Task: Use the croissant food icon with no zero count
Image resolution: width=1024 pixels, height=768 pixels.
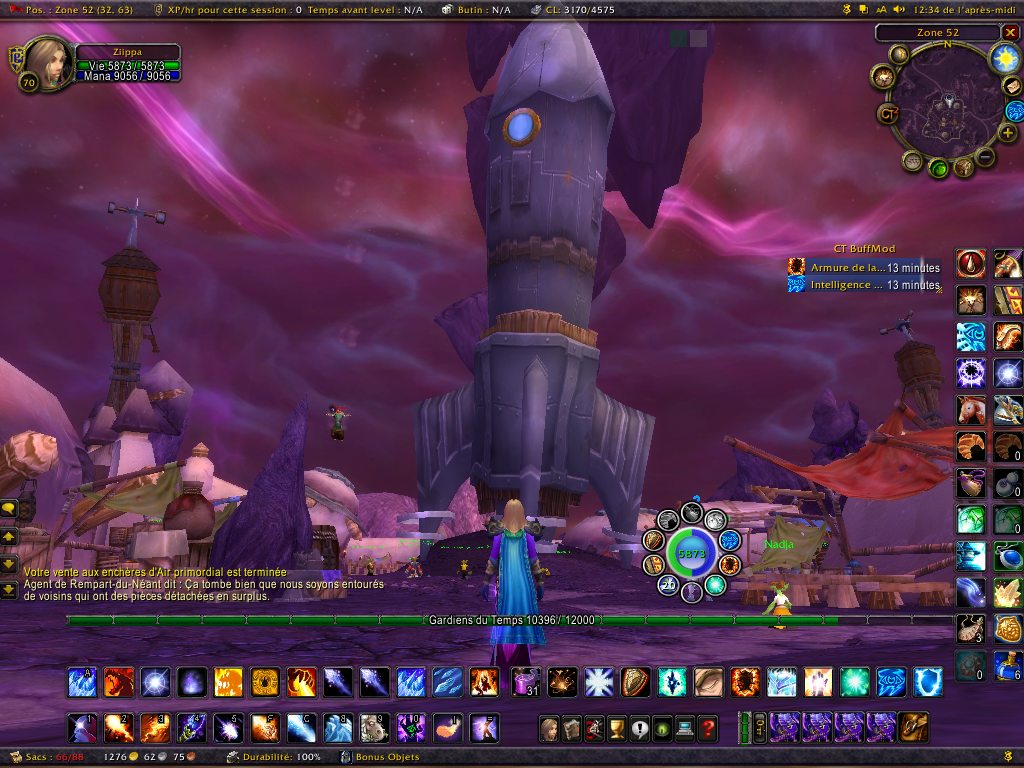Action: 970,445
